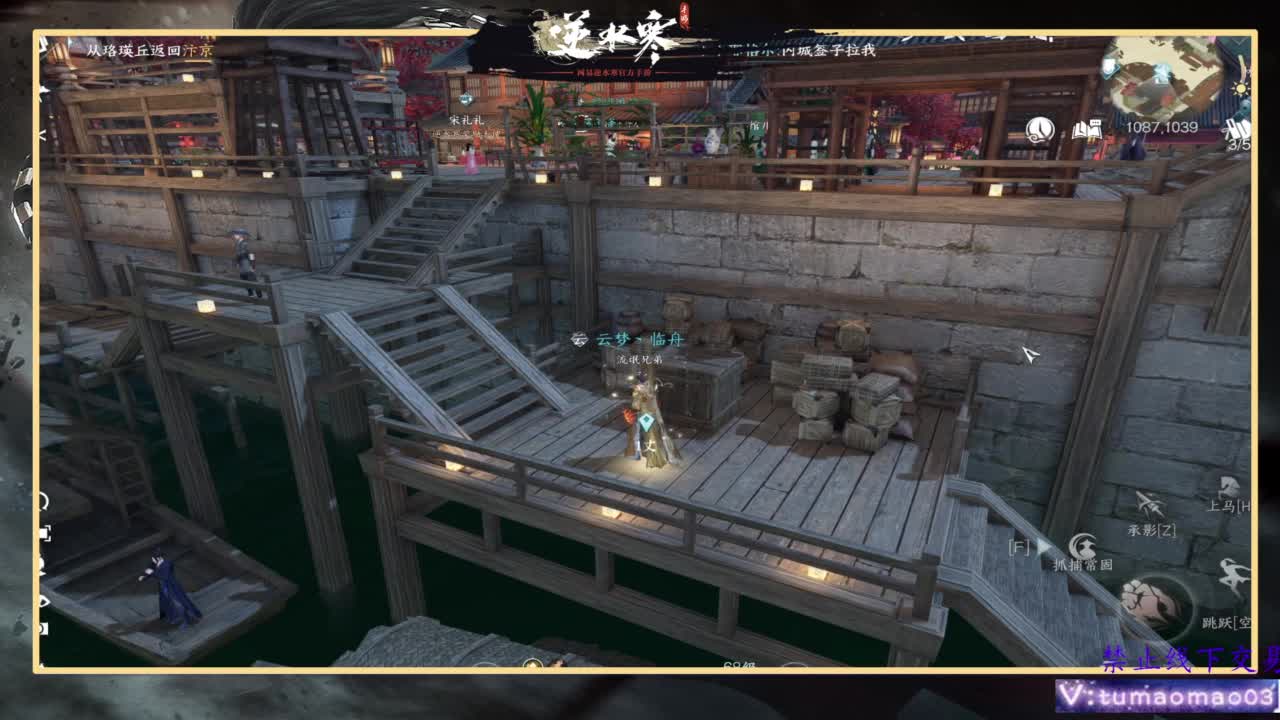Tap the sun weather icon on minimap edge
The image size is (1280, 720).
1240,88
